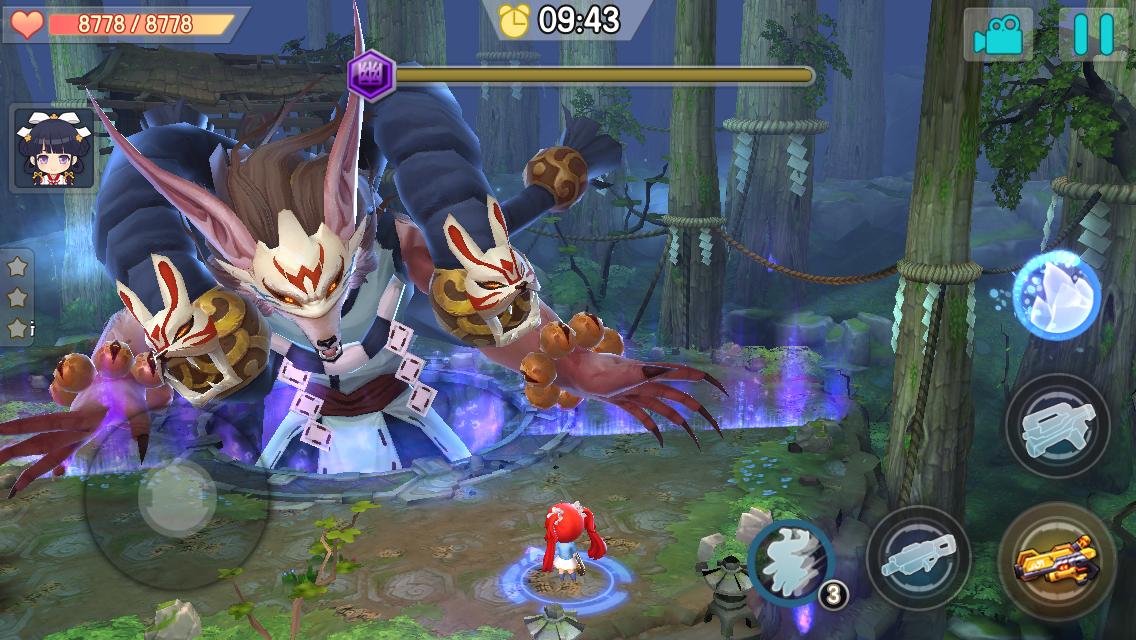
Task: Activate the ice crystal skill orb
Action: (x=1056, y=295)
